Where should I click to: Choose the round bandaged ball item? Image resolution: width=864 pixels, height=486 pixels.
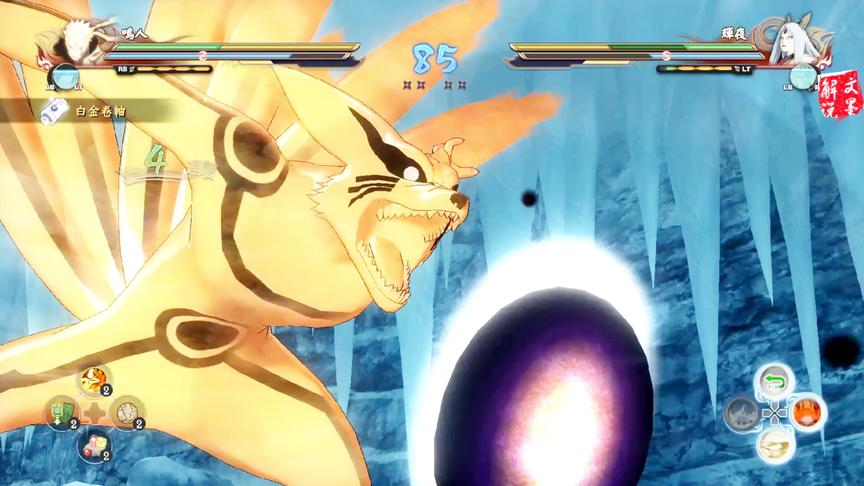tap(126, 411)
